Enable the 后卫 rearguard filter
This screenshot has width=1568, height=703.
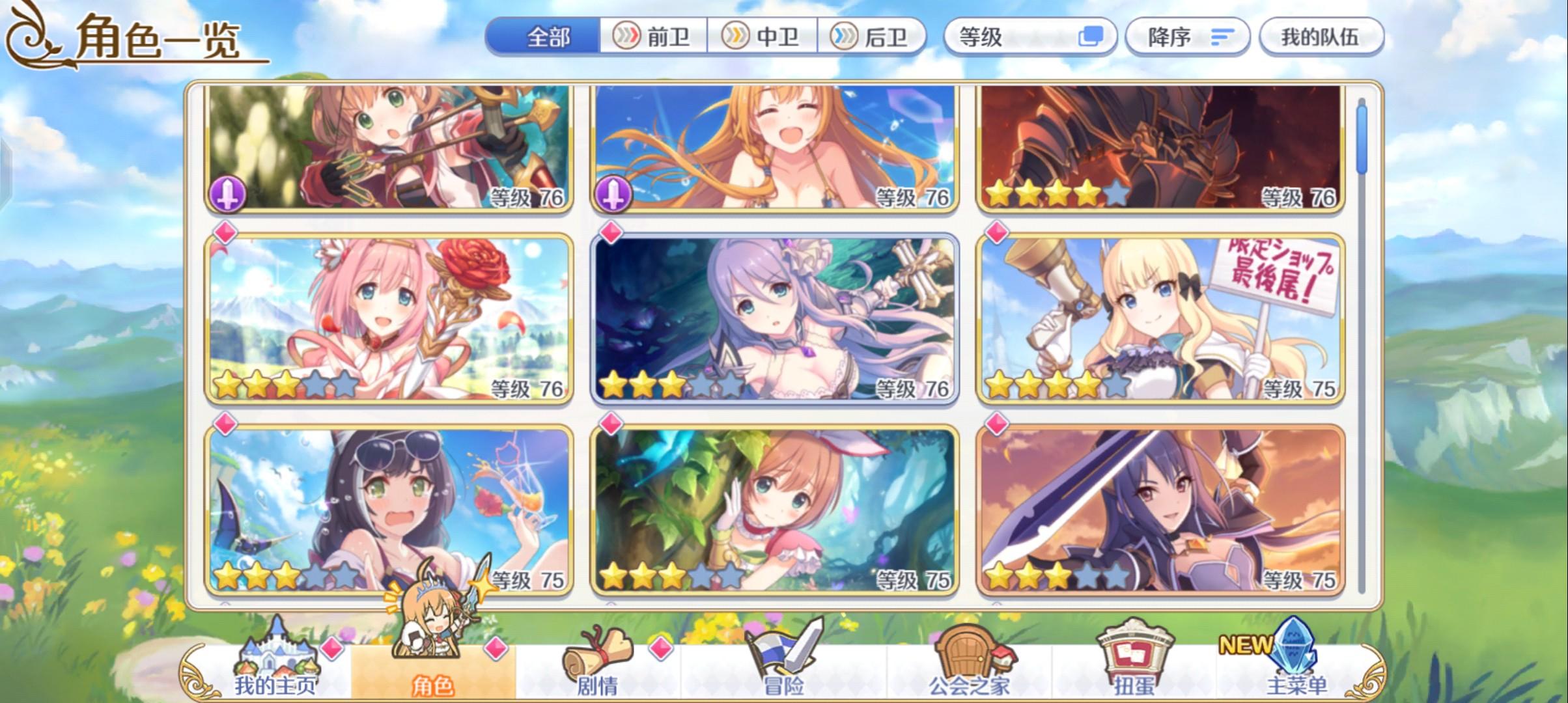[871, 37]
